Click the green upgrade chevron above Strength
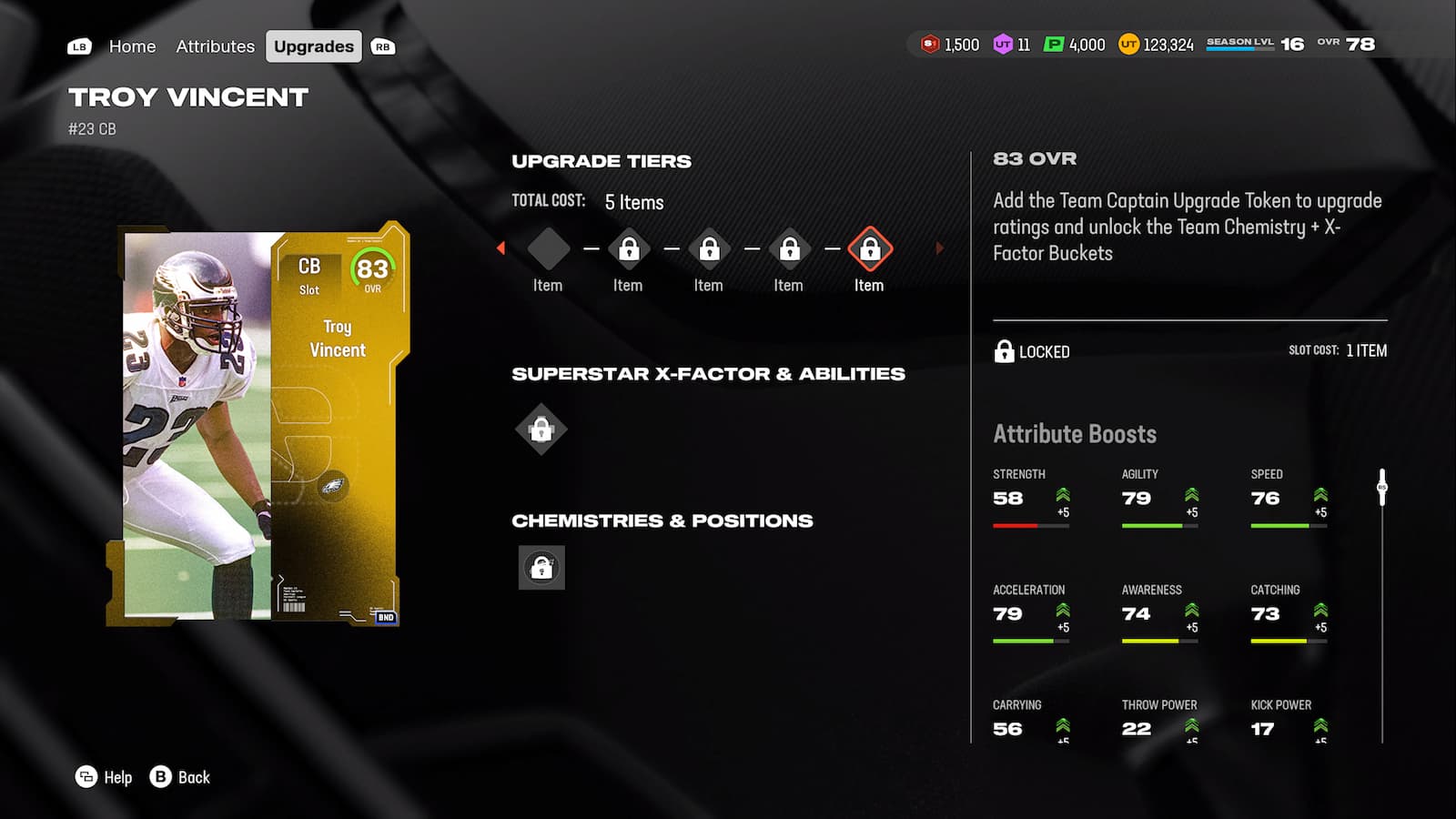This screenshot has height=819, width=1456. (x=1061, y=494)
